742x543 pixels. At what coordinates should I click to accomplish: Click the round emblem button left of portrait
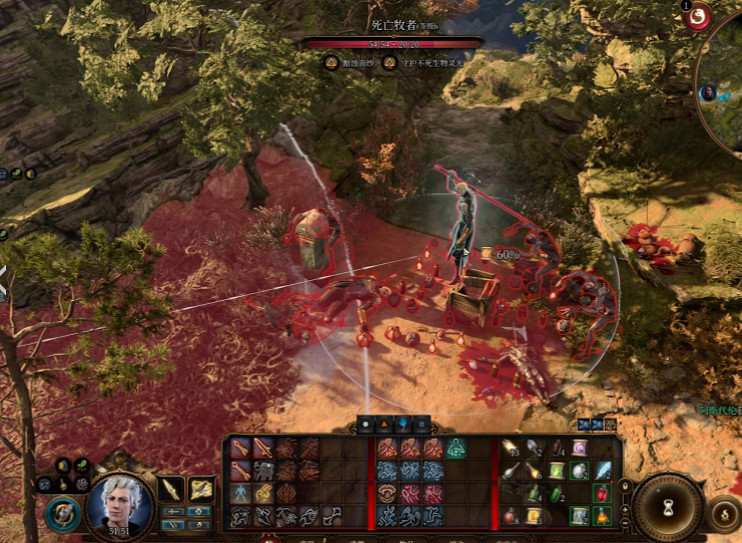tap(61, 513)
